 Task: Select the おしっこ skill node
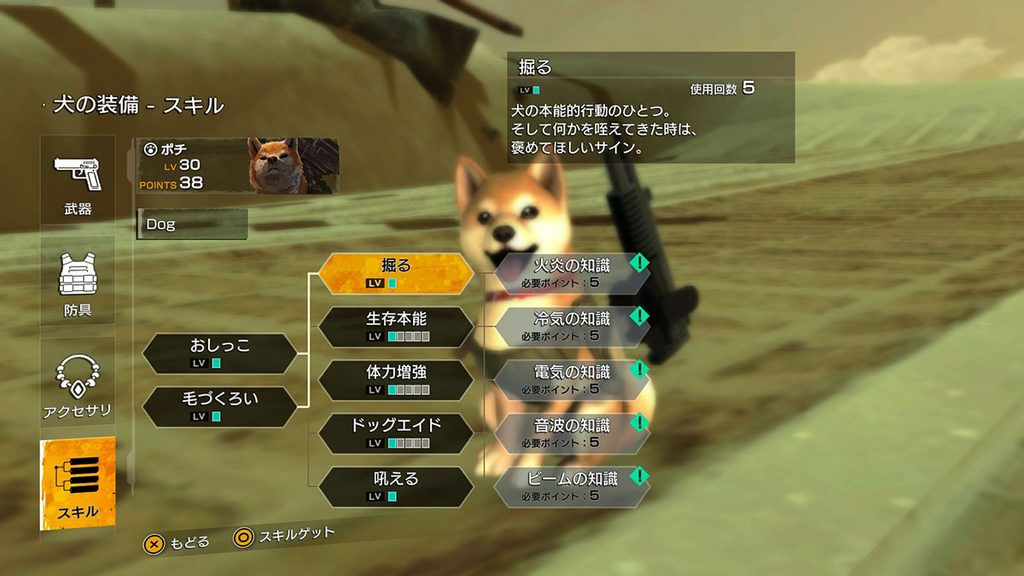(x=220, y=353)
